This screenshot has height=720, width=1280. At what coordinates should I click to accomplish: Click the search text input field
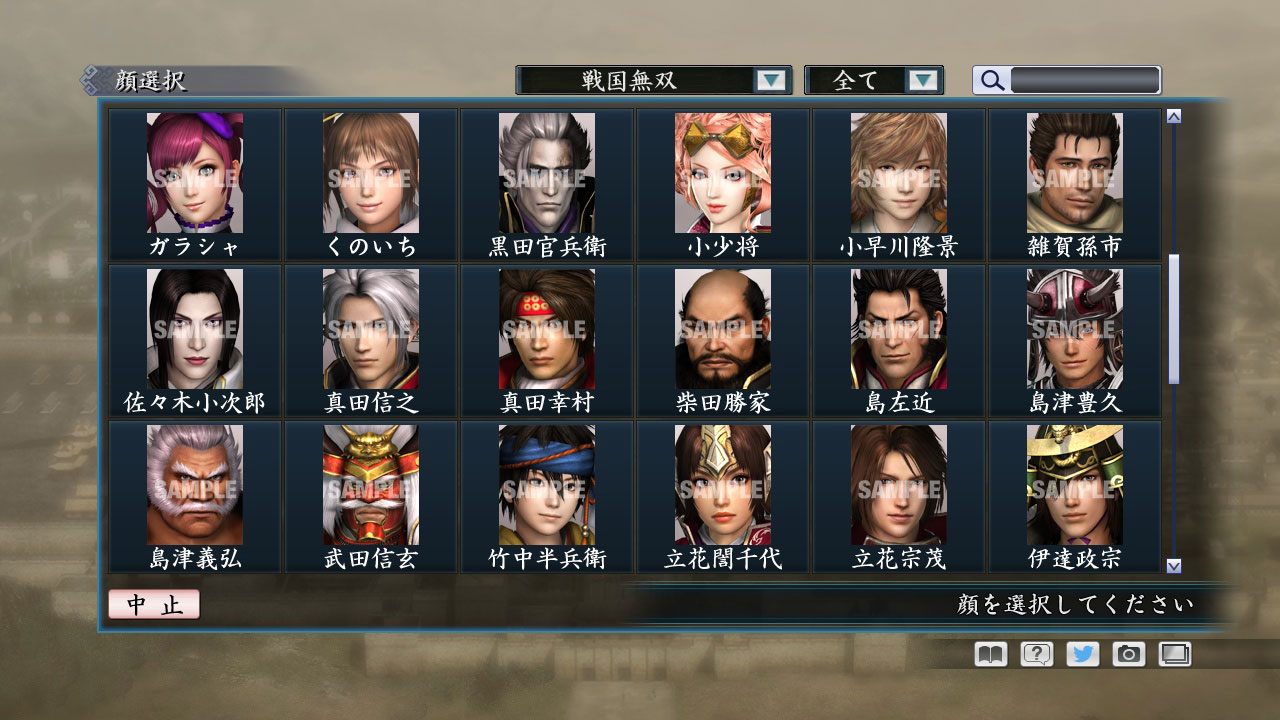pos(1085,80)
